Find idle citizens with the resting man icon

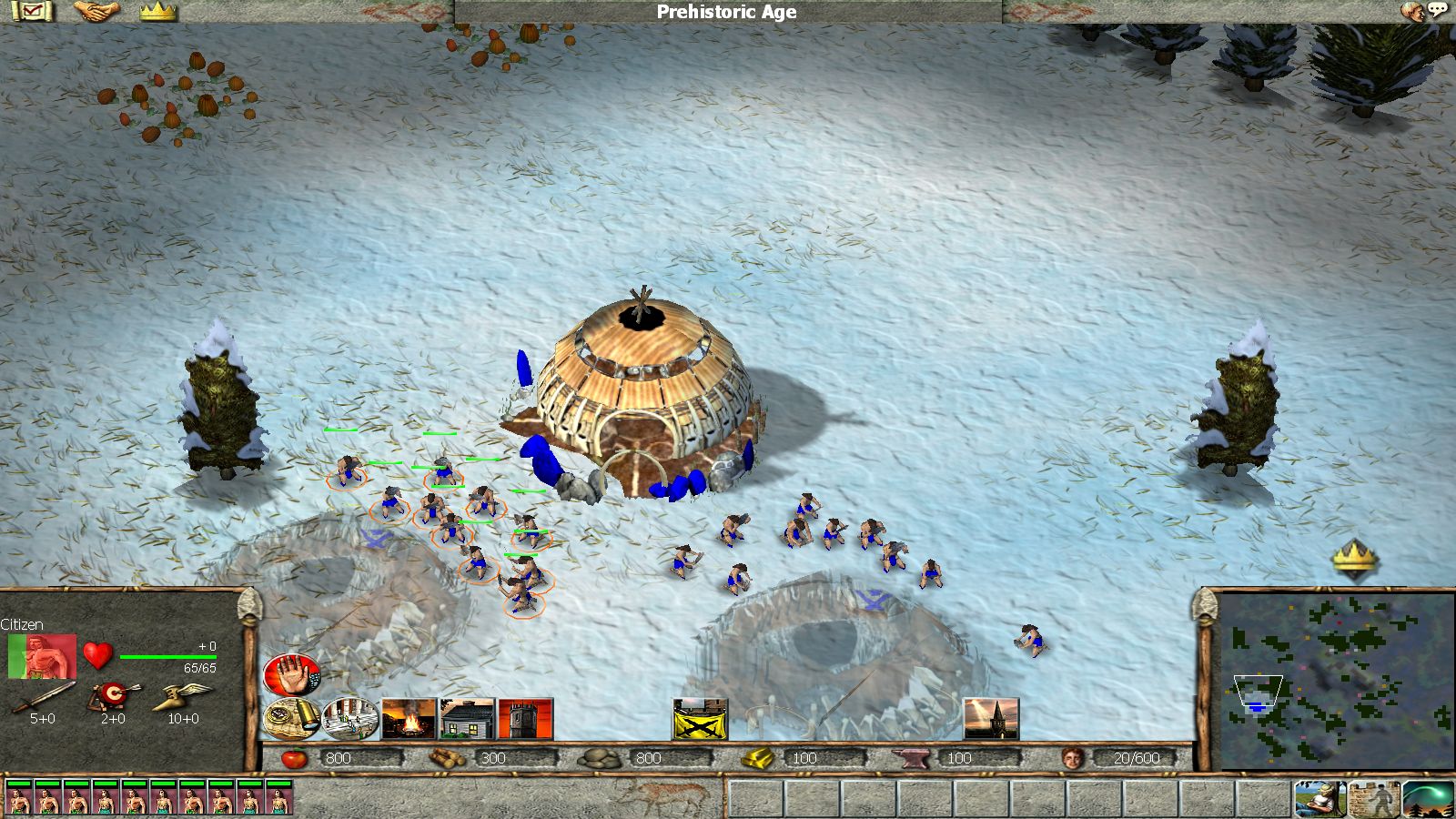[1320, 799]
